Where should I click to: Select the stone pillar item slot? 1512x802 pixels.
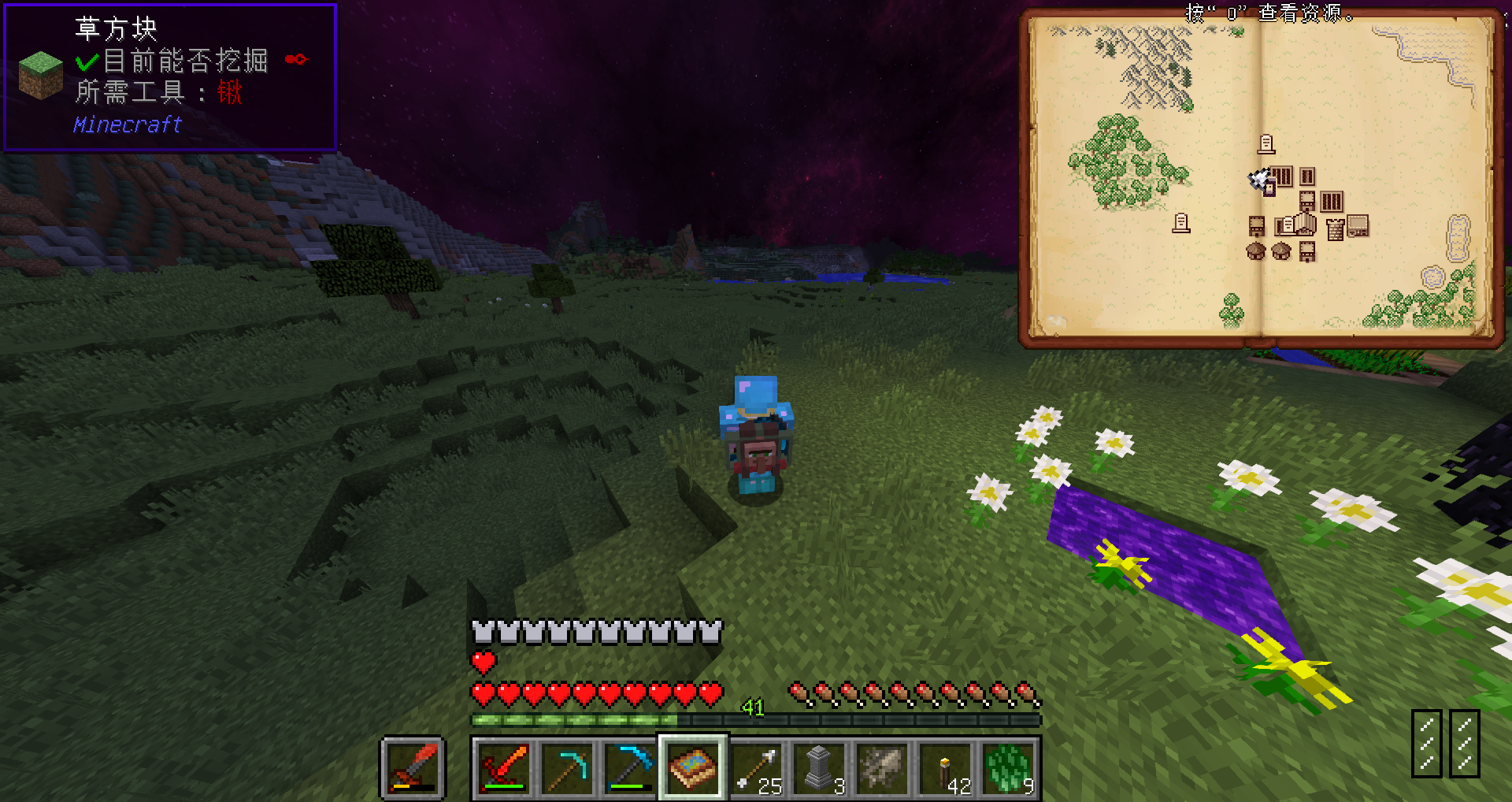tap(819, 767)
